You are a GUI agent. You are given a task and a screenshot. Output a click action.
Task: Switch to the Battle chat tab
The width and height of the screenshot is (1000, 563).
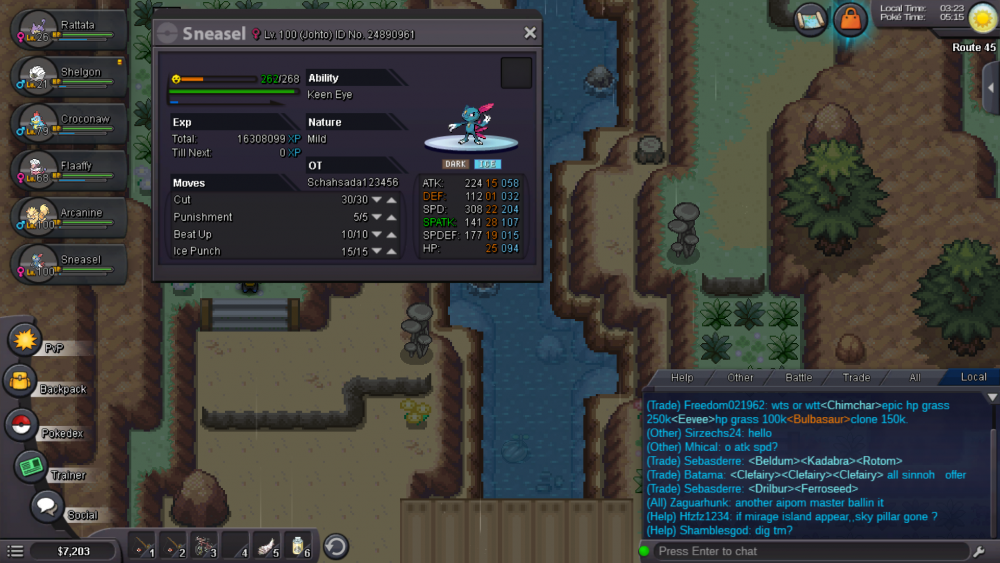tap(798, 377)
